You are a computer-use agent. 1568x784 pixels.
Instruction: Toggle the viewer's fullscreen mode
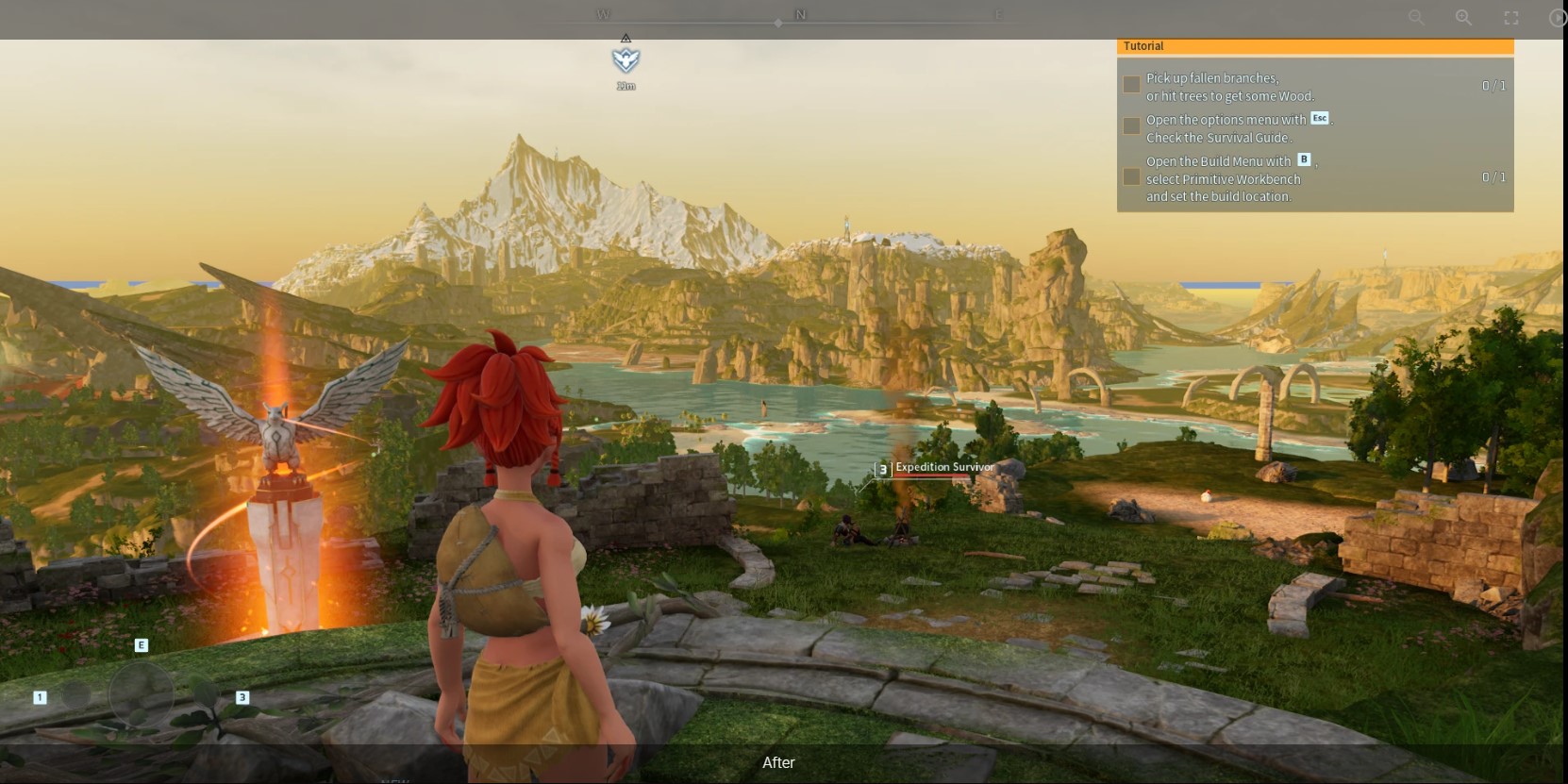click(1511, 18)
